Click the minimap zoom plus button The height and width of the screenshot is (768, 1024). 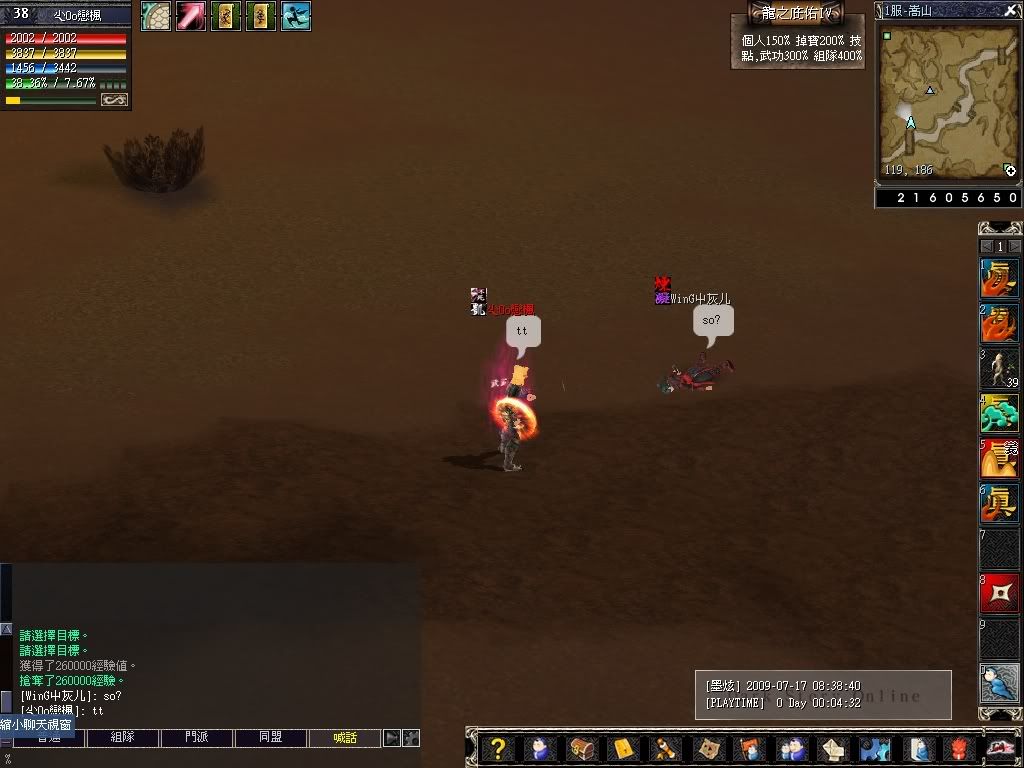1010,171
